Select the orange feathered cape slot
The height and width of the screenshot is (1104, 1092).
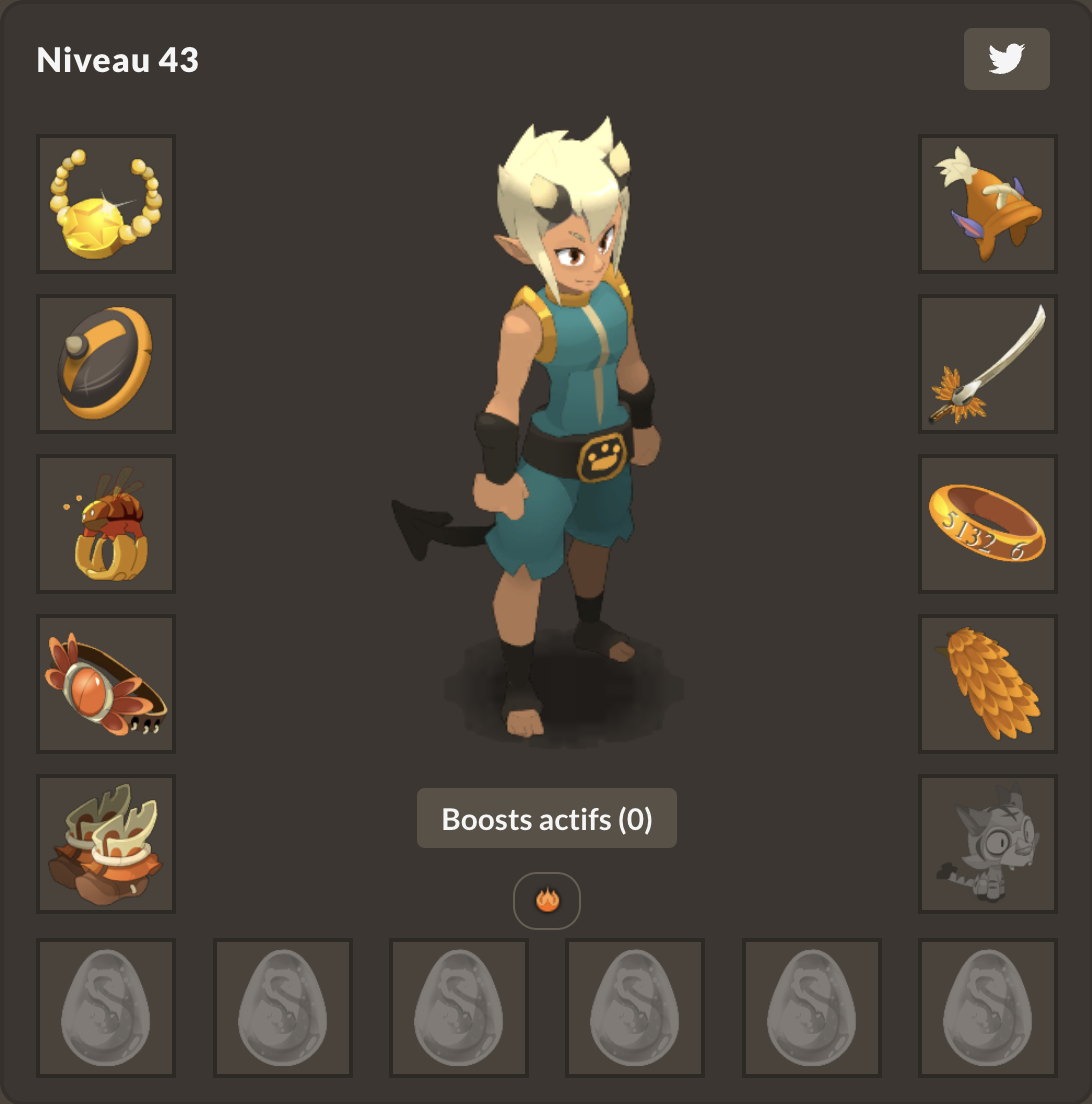pos(988,684)
